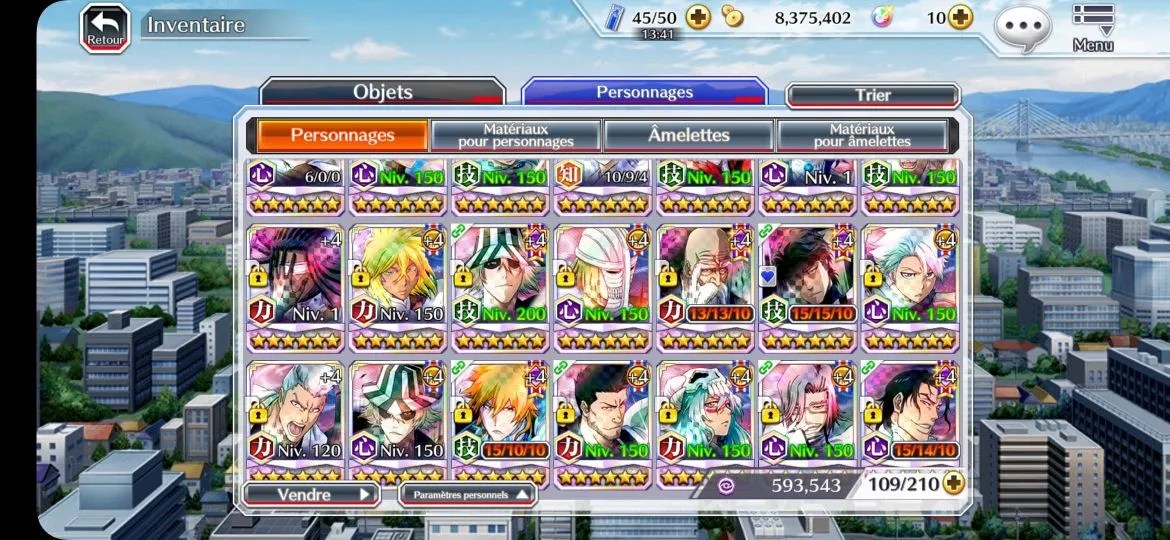
Task: Add tickets with the plus beside 45/50
Action: (698, 17)
